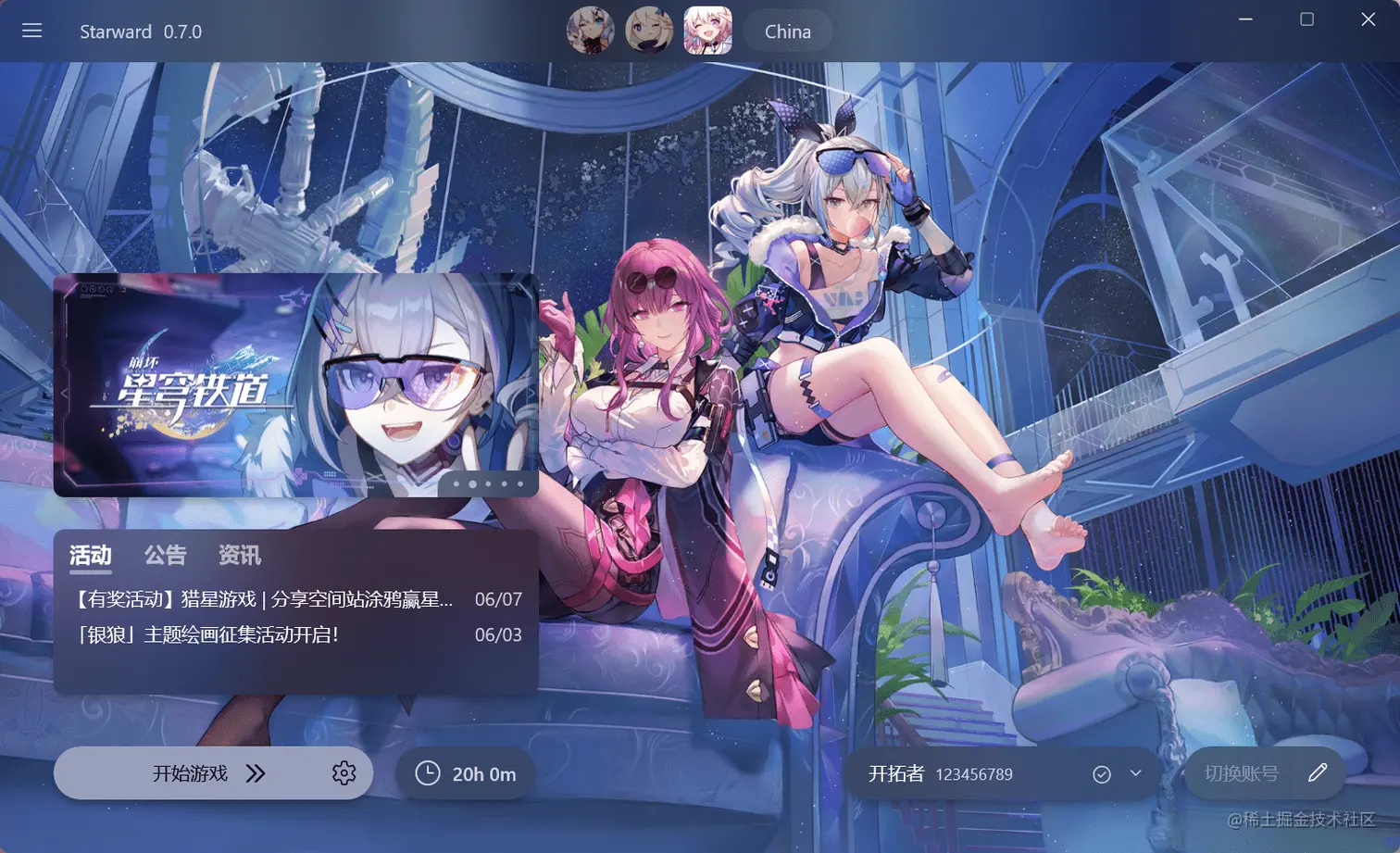
Task: Open the 银狼 art contest news link
Action: (208, 634)
